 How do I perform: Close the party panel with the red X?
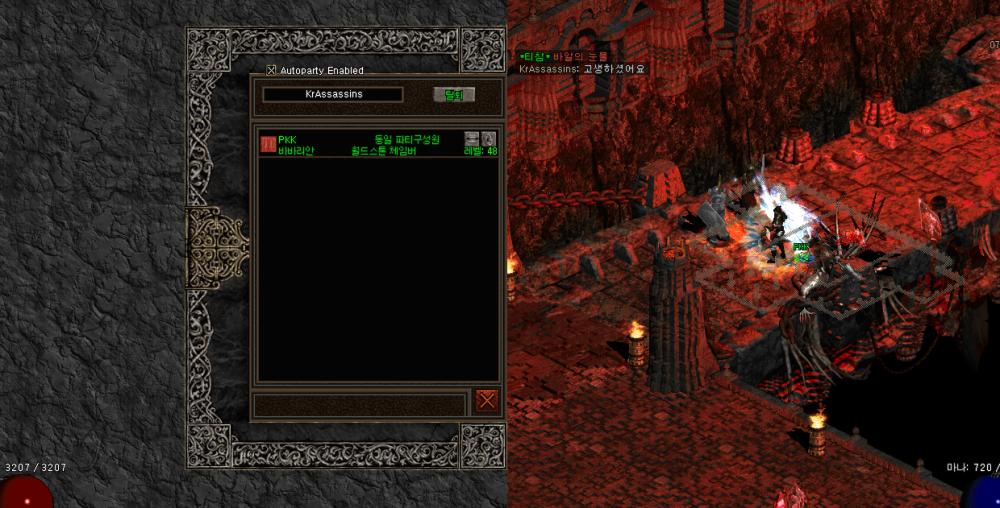coord(486,400)
